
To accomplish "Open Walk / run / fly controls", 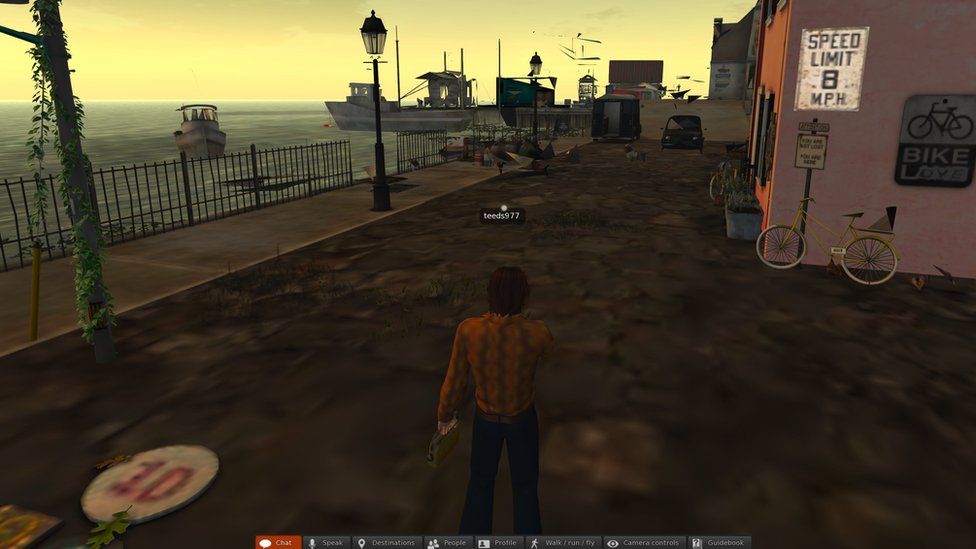I will coord(563,542).
